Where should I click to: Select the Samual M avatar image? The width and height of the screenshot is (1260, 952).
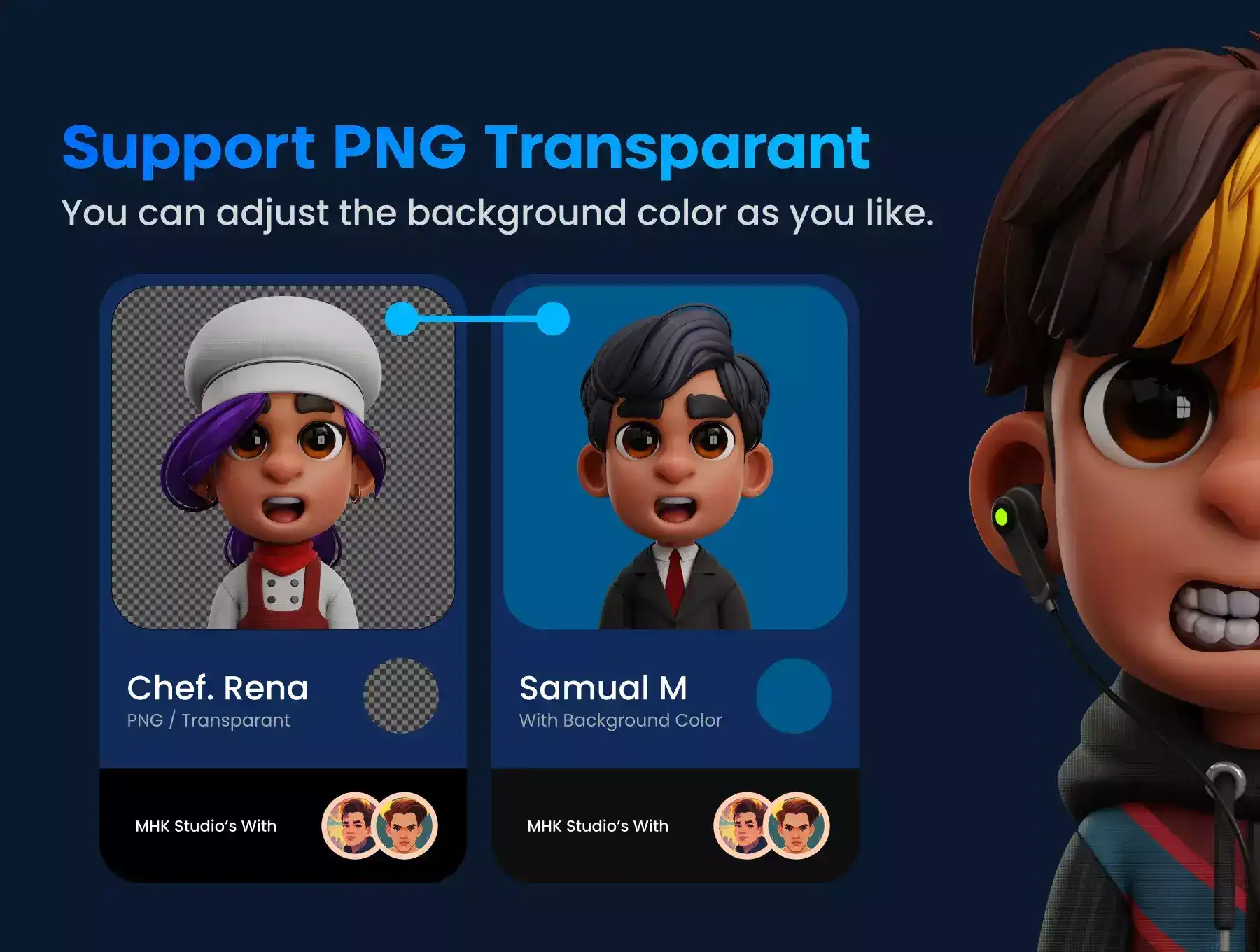675,458
